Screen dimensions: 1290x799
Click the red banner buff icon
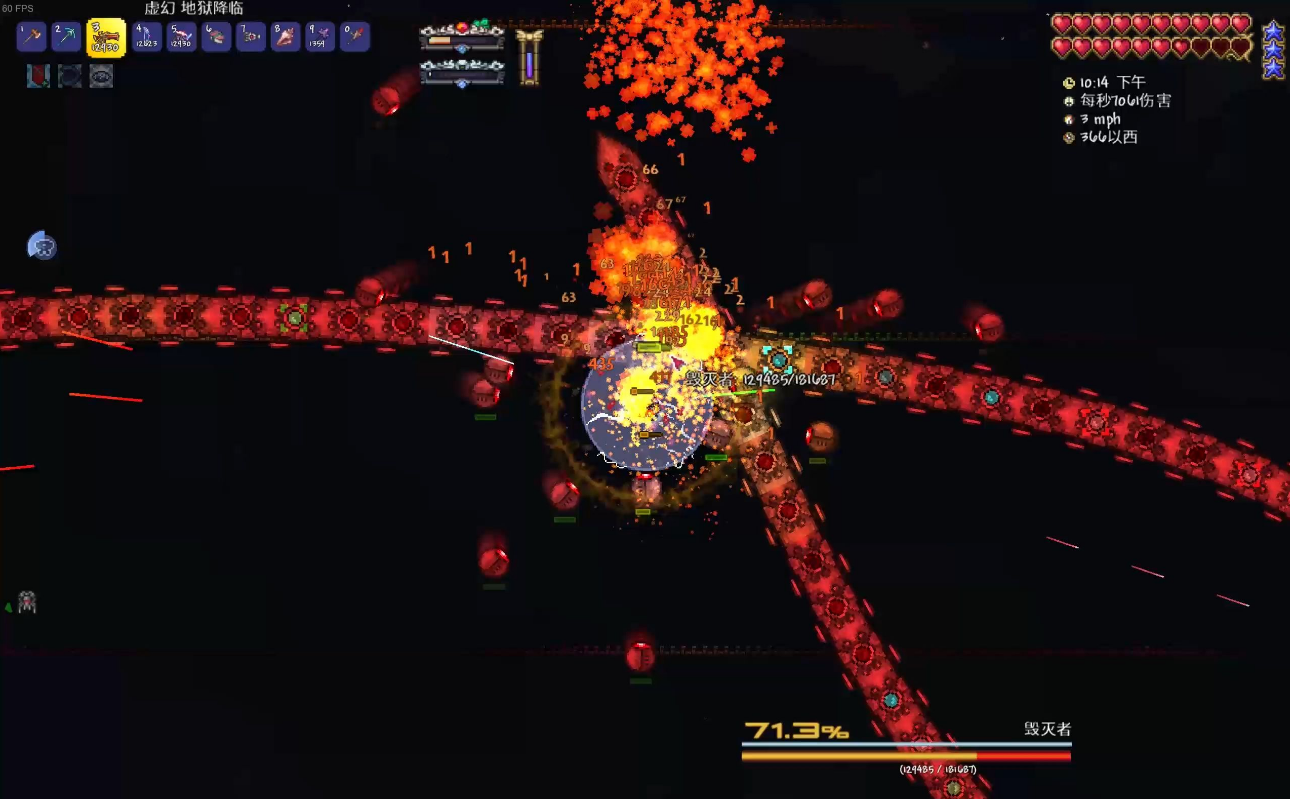coord(38,76)
